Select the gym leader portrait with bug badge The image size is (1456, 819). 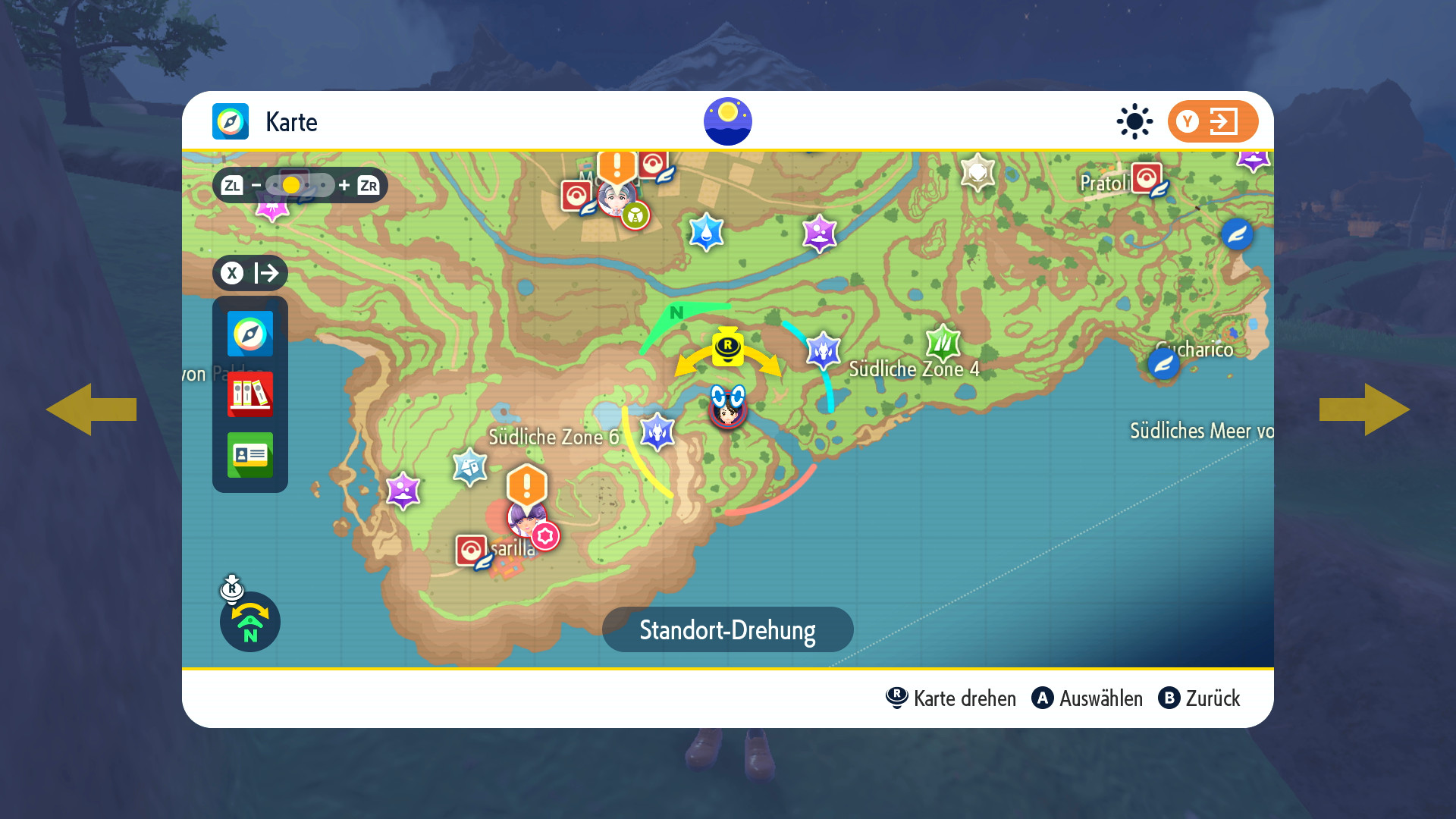point(616,199)
